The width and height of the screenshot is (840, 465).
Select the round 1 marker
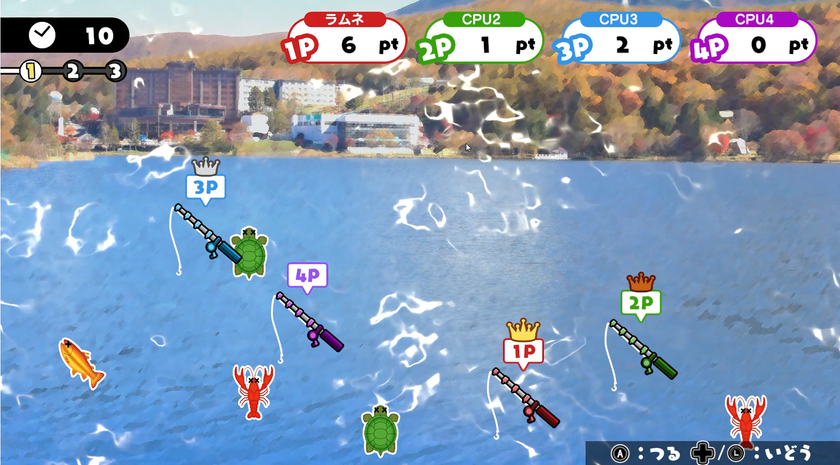(31, 70)
